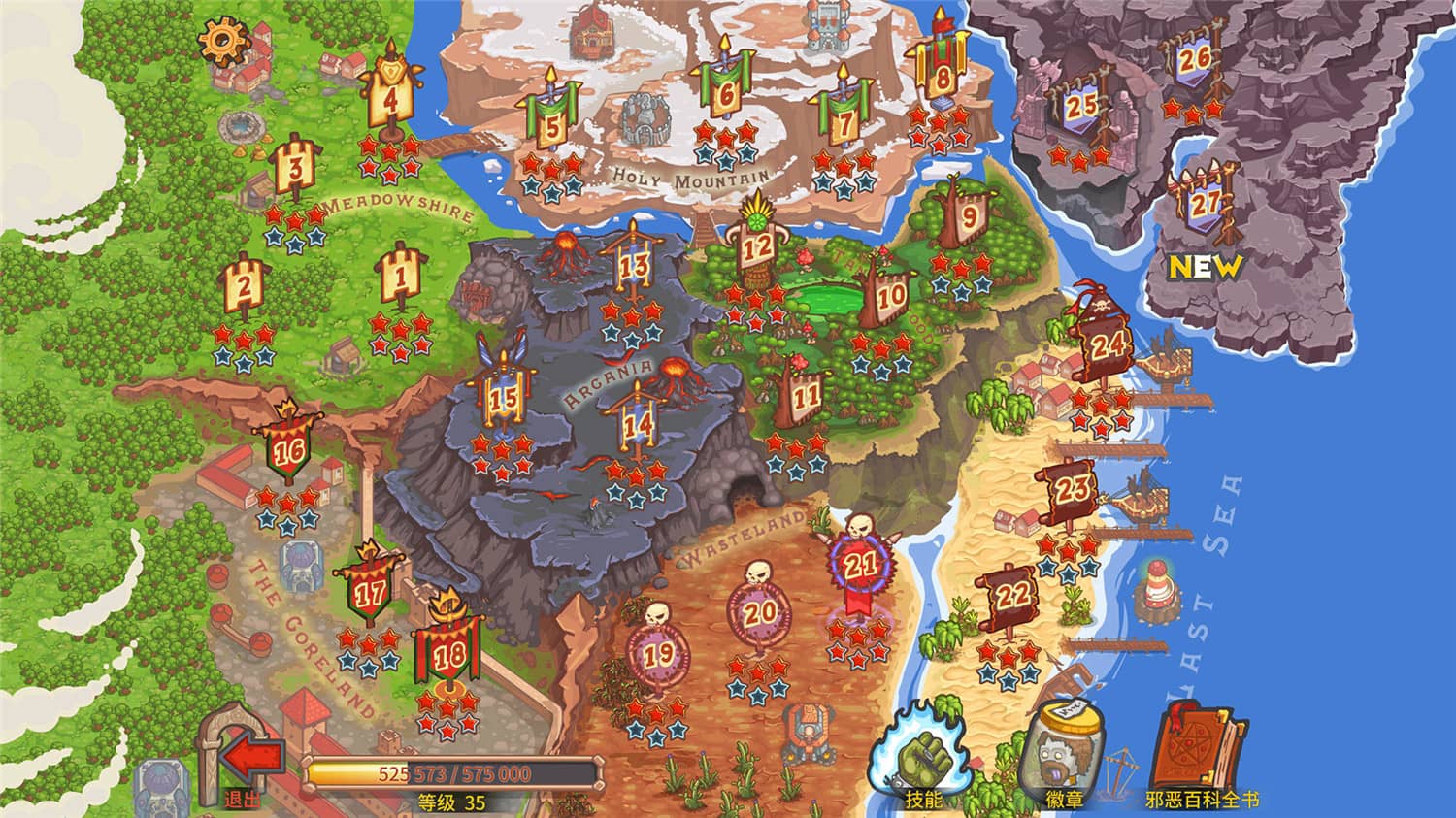Screen dimensions: 1456x818
Task: Select level 16 green banner in Coreland
Action: (x=287, y=448)
